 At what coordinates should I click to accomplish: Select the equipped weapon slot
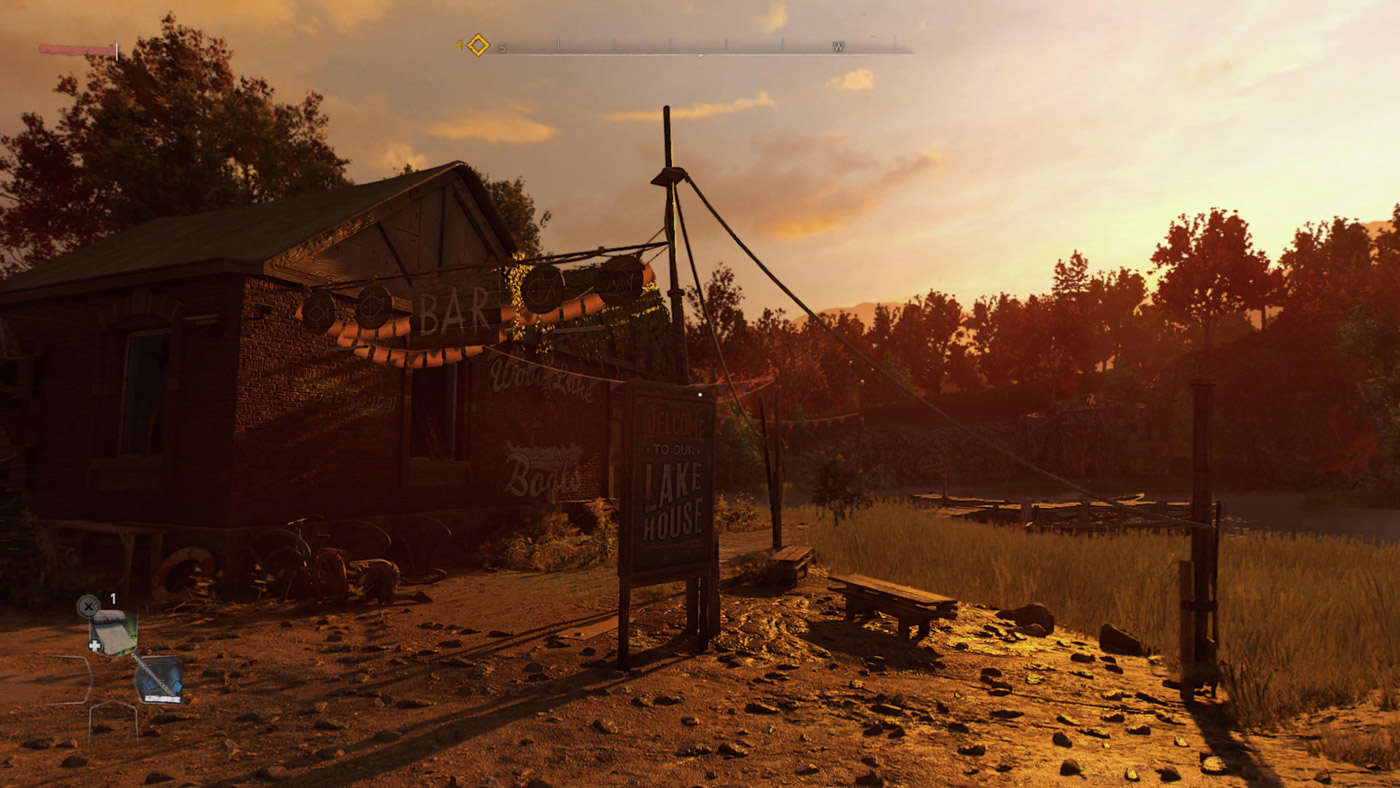coord(159,678)
